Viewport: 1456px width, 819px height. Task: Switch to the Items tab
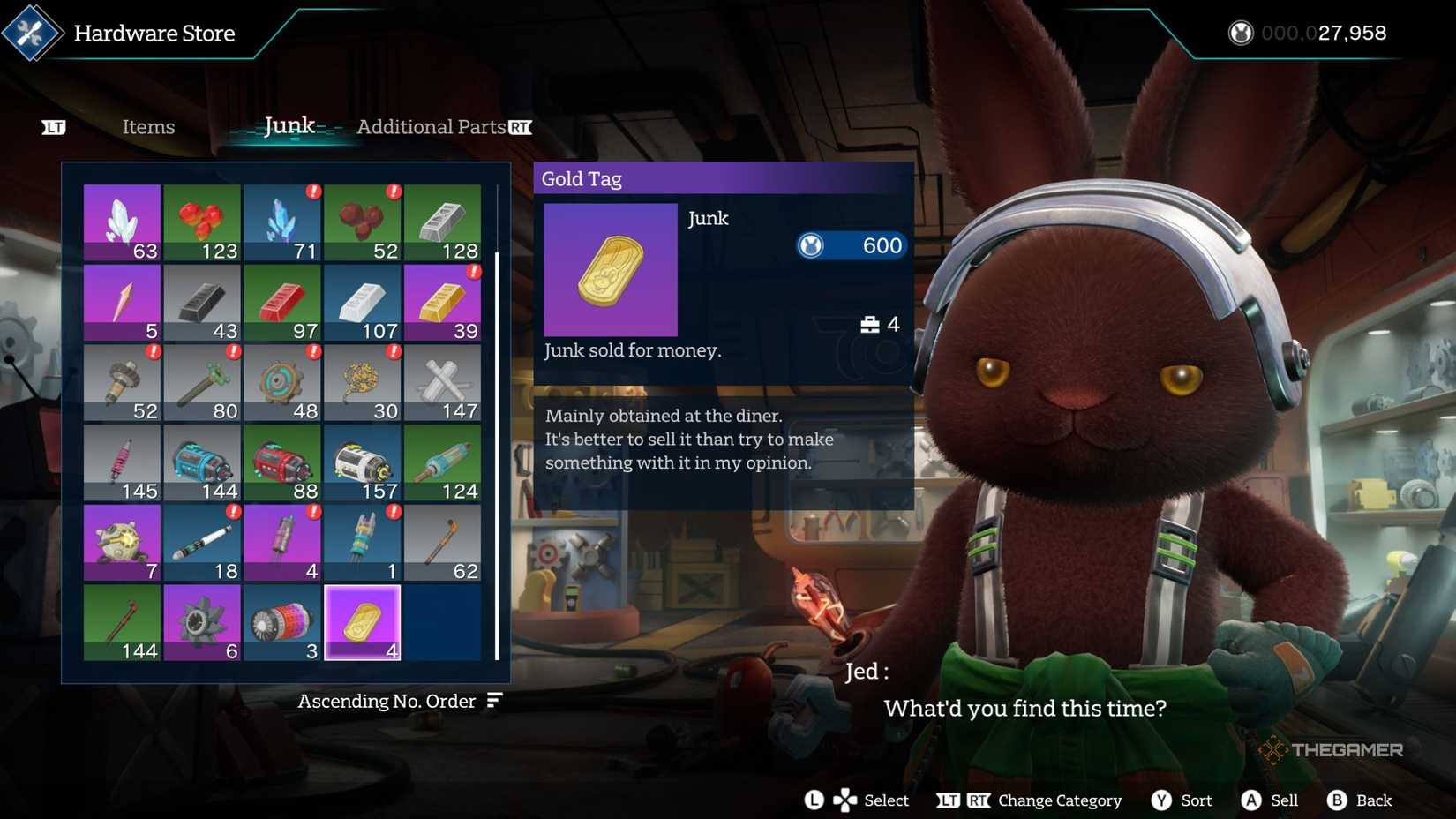[148, 127]
